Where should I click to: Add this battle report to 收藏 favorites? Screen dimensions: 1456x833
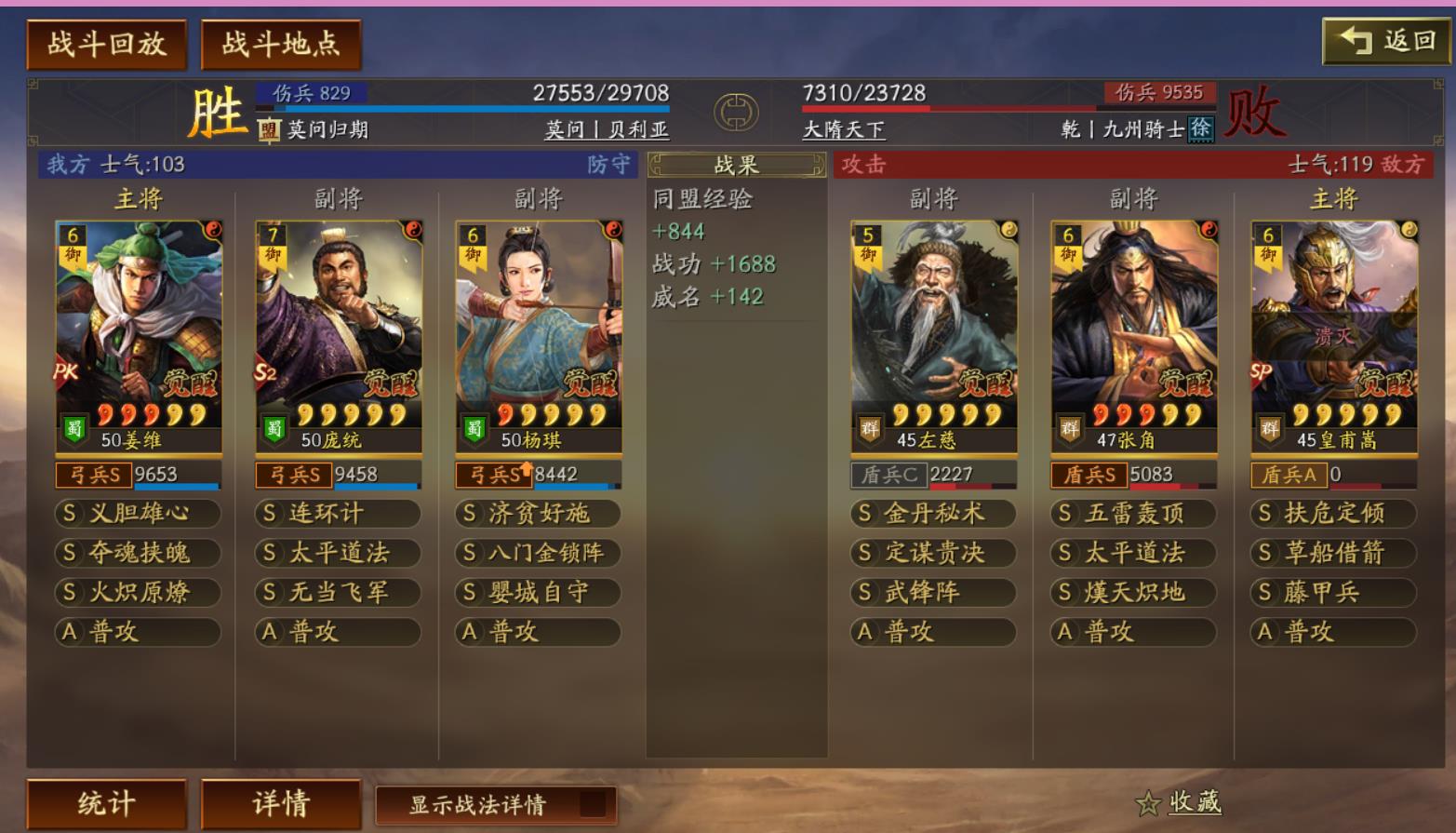pyautogui.click(x=1178, y=802)
